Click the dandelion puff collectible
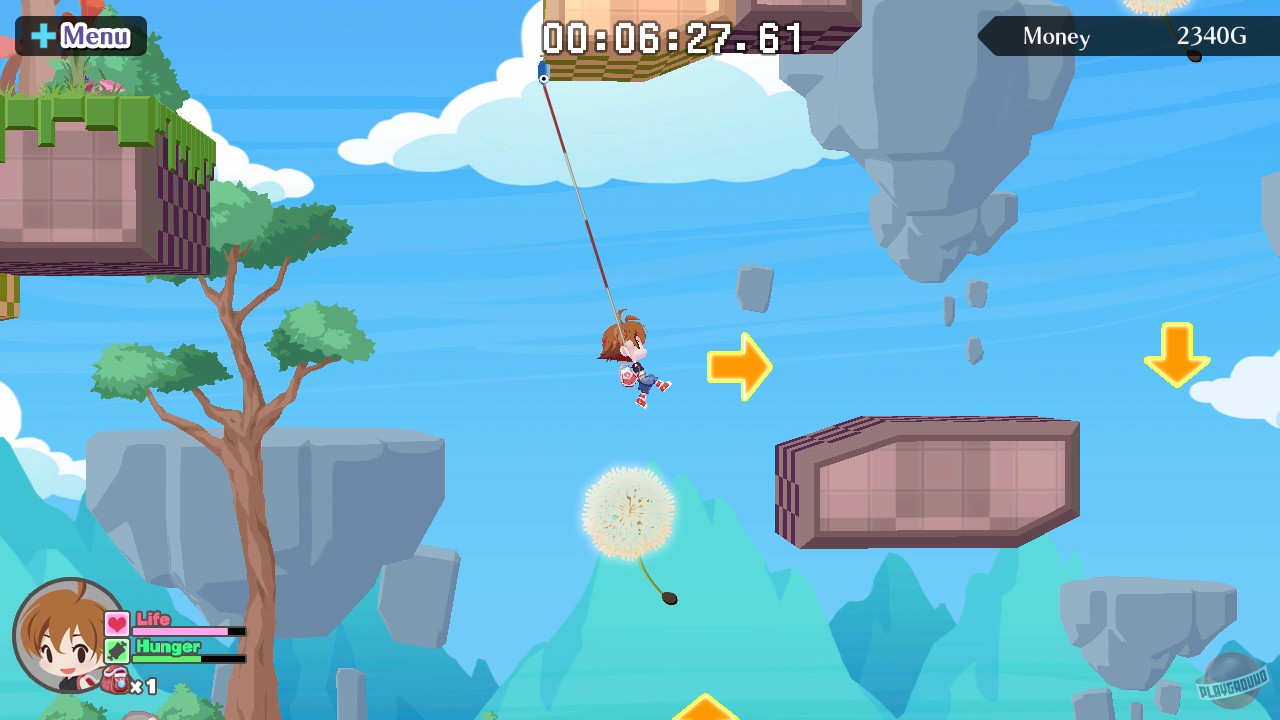 (x=630, y=510)
